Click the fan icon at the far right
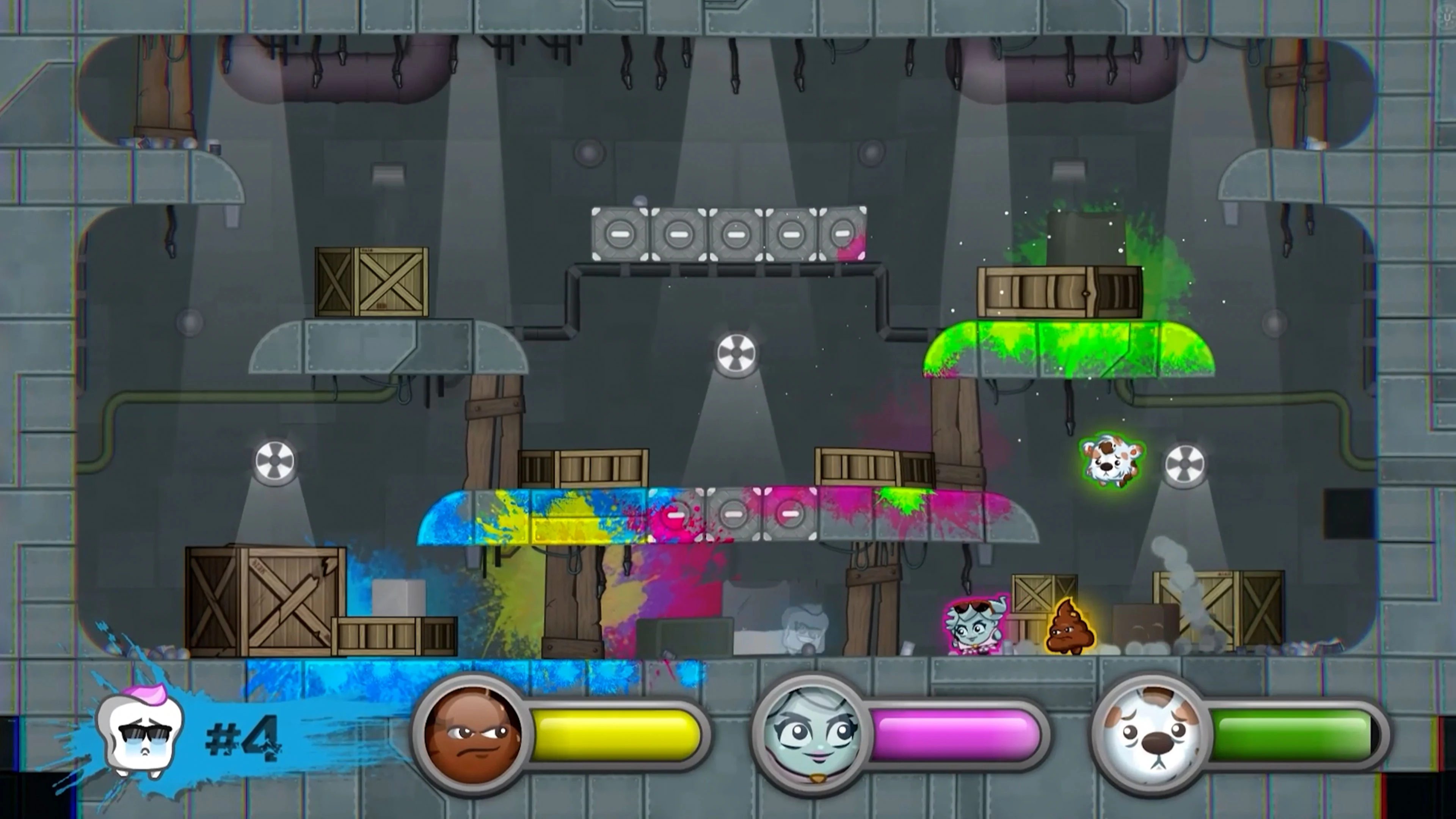Viewport: 1456px width, 819px height. coord(1185,464)
